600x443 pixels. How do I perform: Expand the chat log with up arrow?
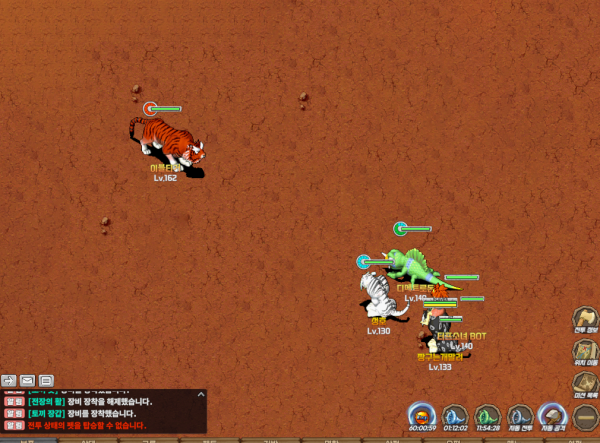coord(200,394)
